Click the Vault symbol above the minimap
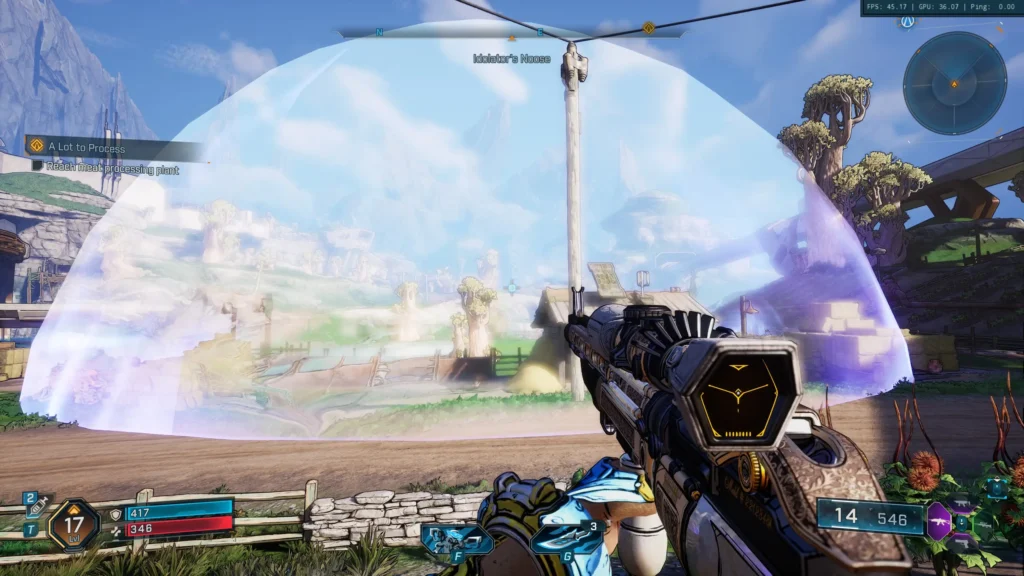Image resolution: width=1024 pixels, height=576 pixels. [906, 23]
